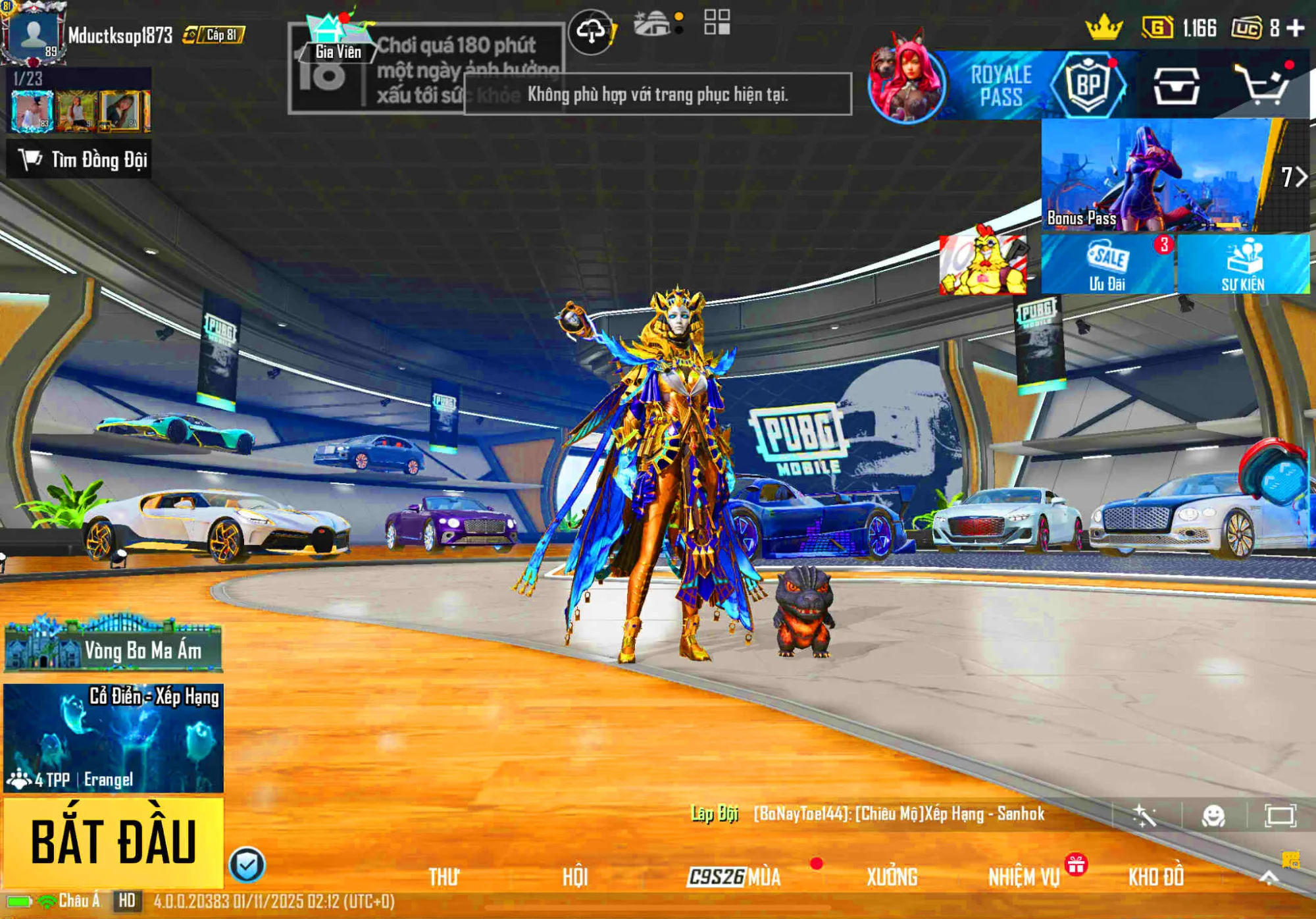The height and width of the screenshot is (919, 1316).
Task: Open the NHIỆM VỤ missions tab
Action: point(1025,876)
